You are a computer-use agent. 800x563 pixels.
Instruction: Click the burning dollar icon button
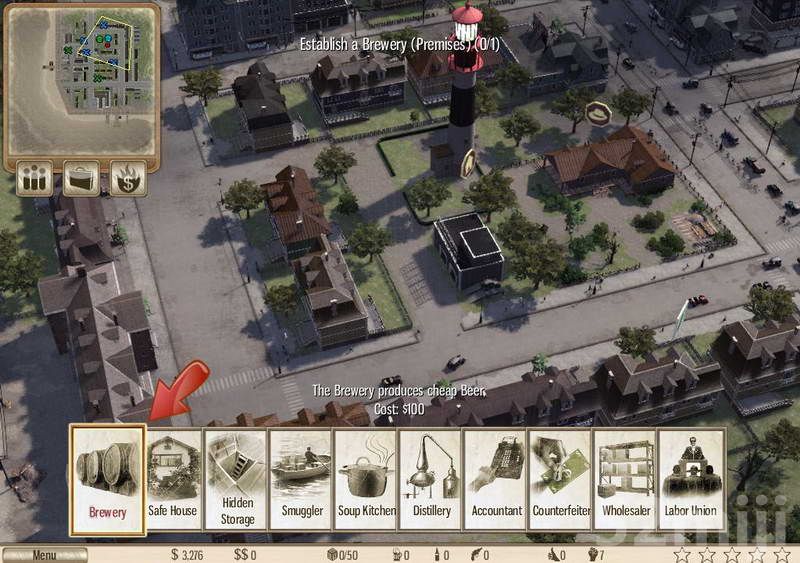click(129, 179)
